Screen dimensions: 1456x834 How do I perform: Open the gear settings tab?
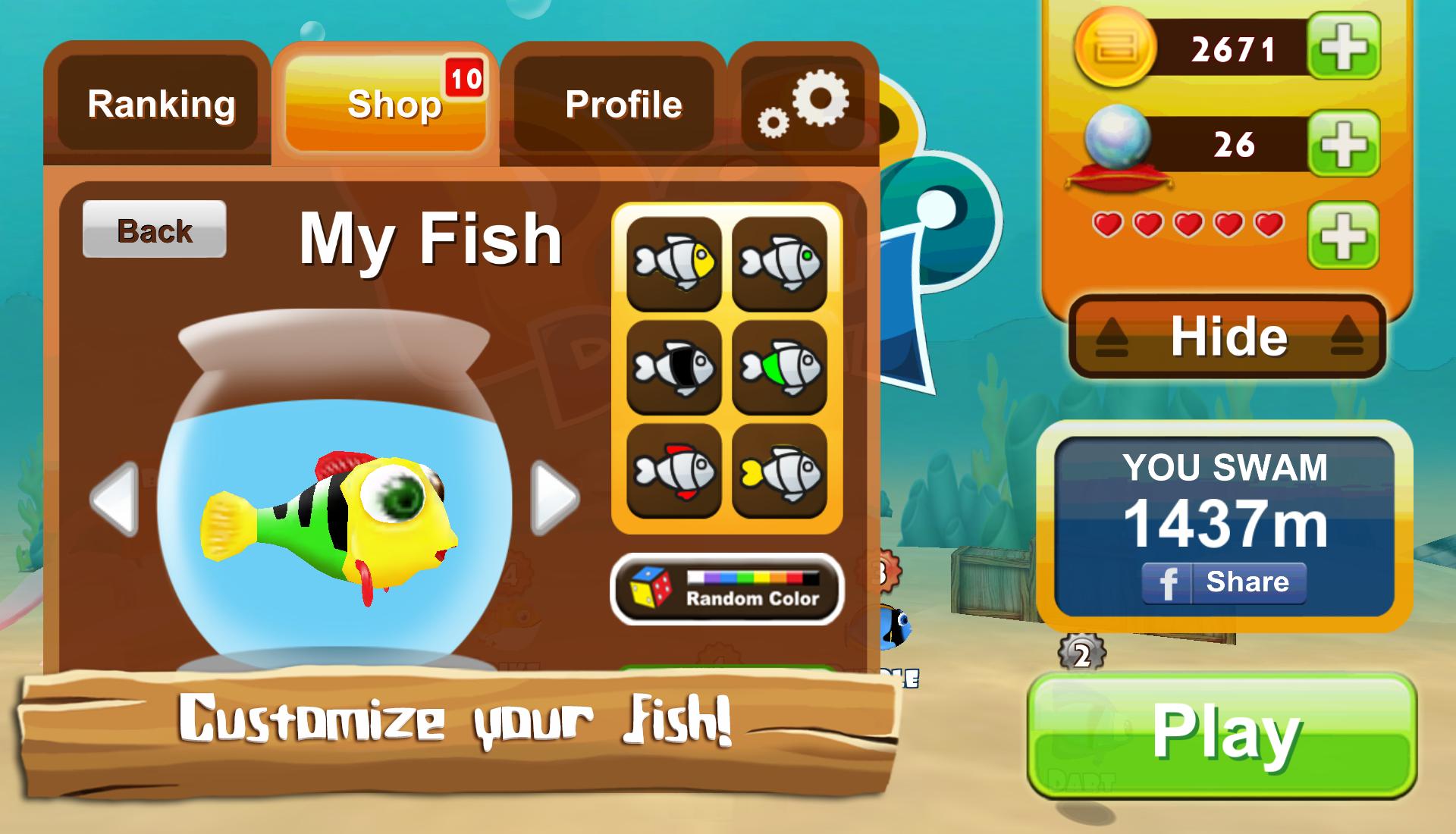point(803,103)
